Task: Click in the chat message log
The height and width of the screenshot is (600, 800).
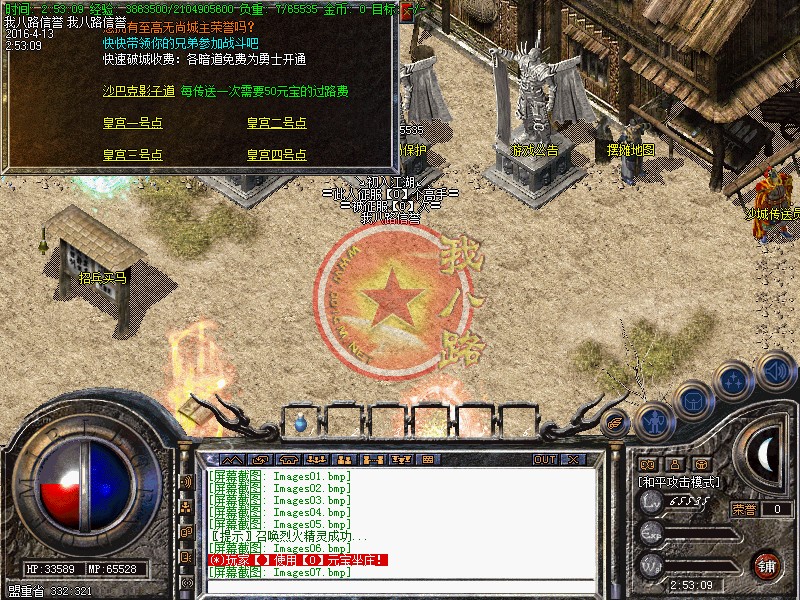Action: [400, 520]
